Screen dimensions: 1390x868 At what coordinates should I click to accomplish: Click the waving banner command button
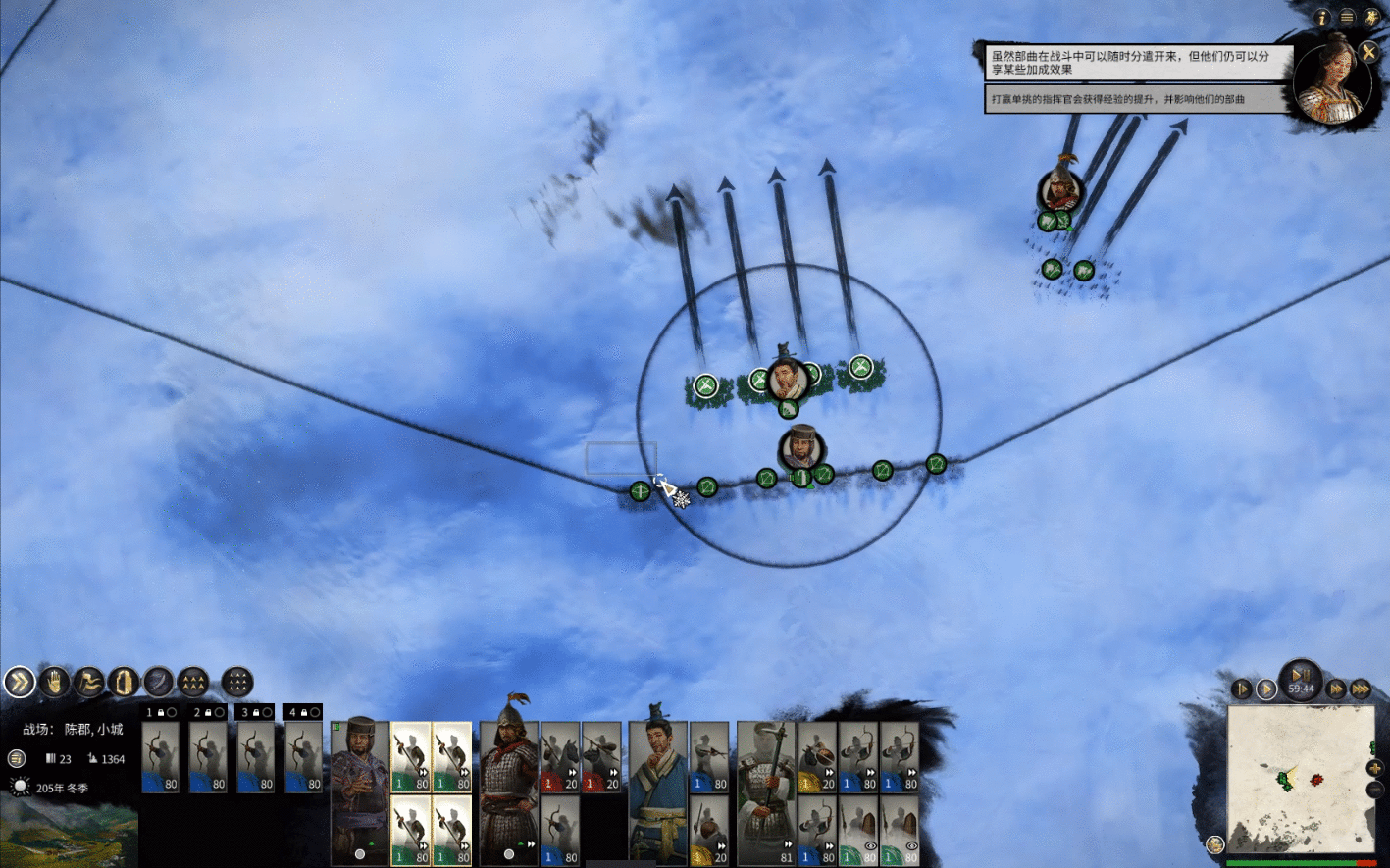(89, 682)
